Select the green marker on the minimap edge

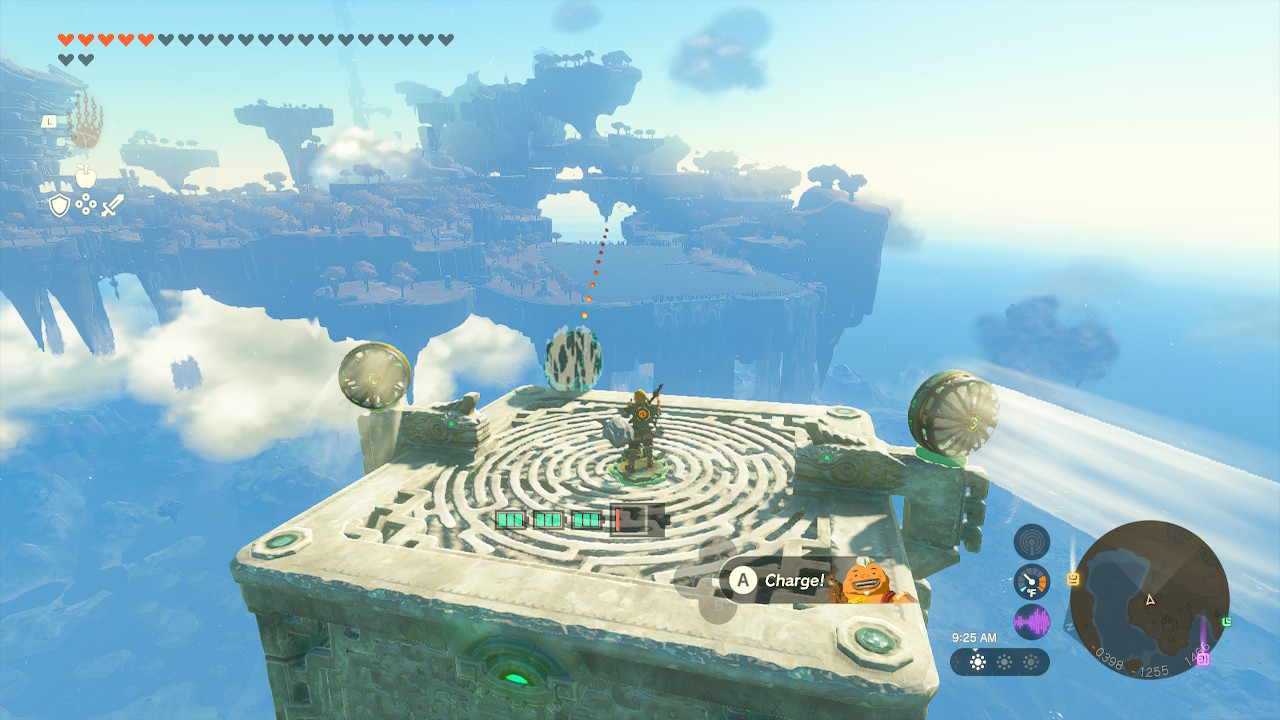1226,622
